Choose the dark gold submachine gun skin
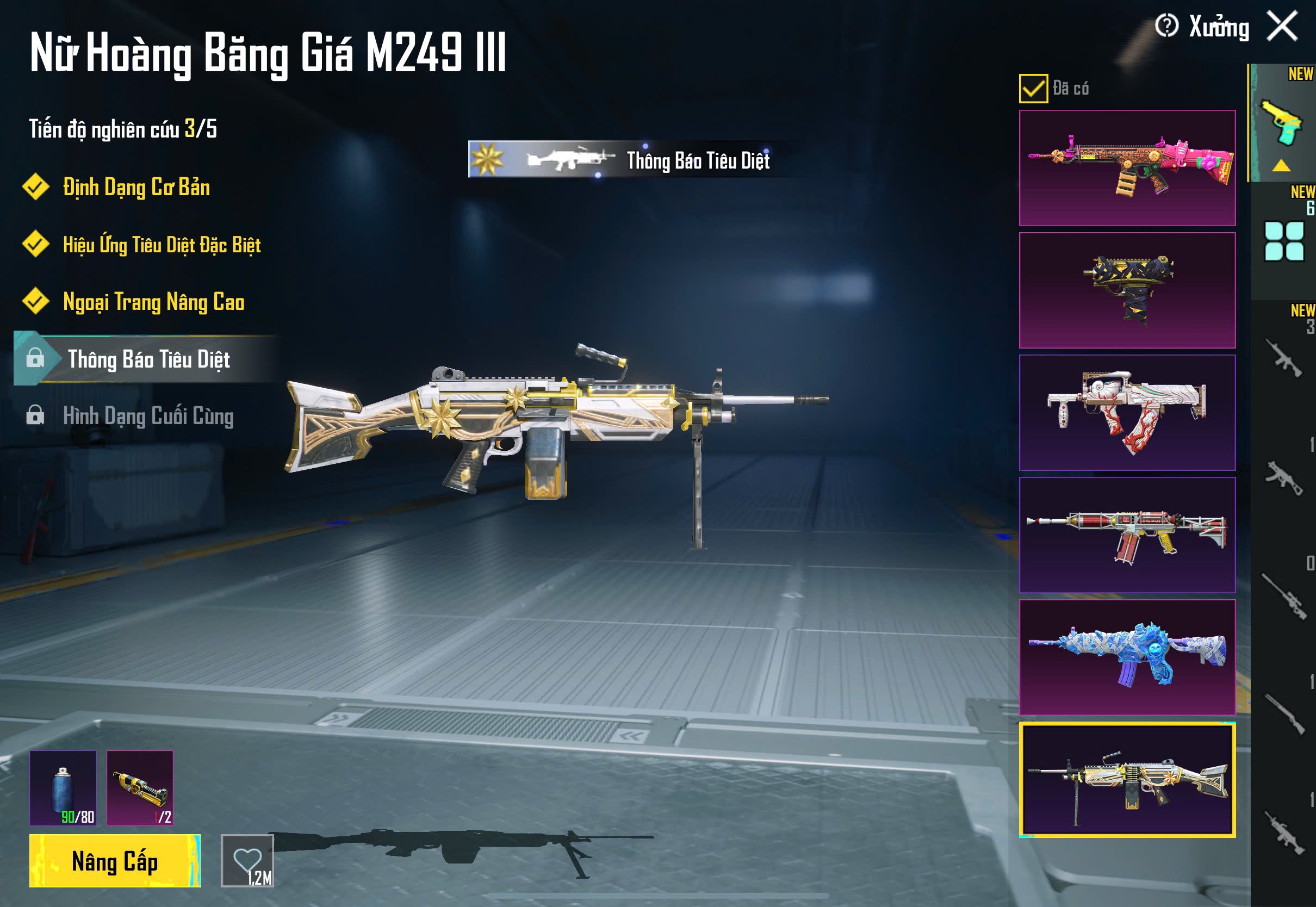The width and height of the screenshot is (1316, 907). pyautogui.click(x=1127, y=290)
